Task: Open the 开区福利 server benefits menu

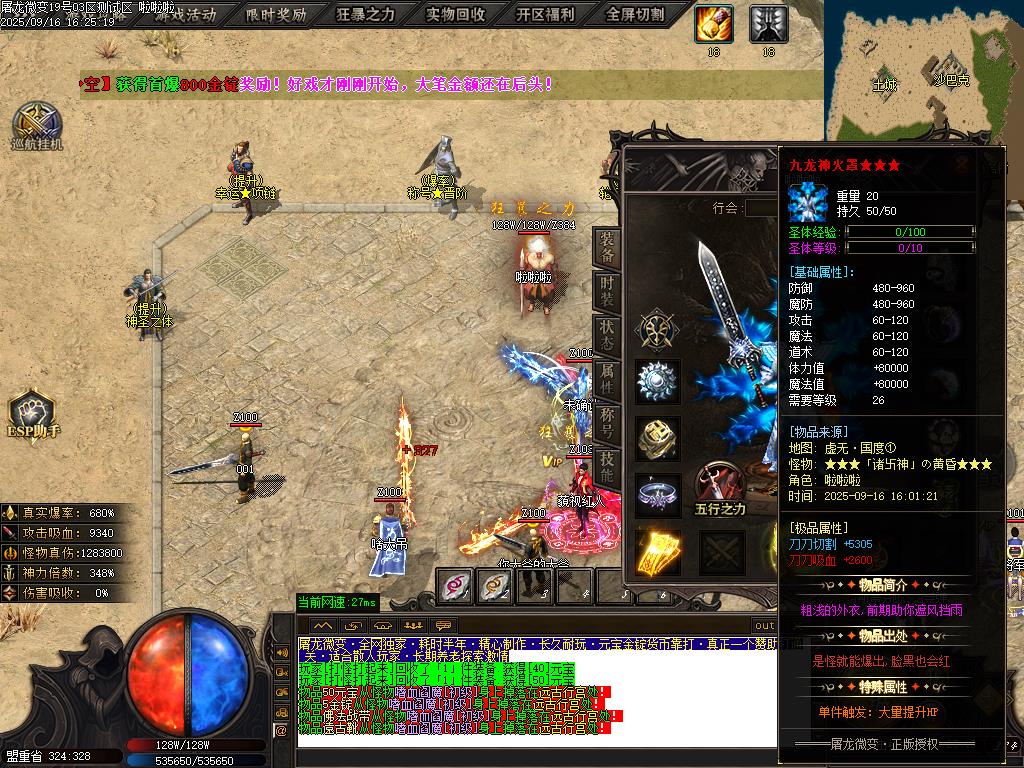Action: 546,15
